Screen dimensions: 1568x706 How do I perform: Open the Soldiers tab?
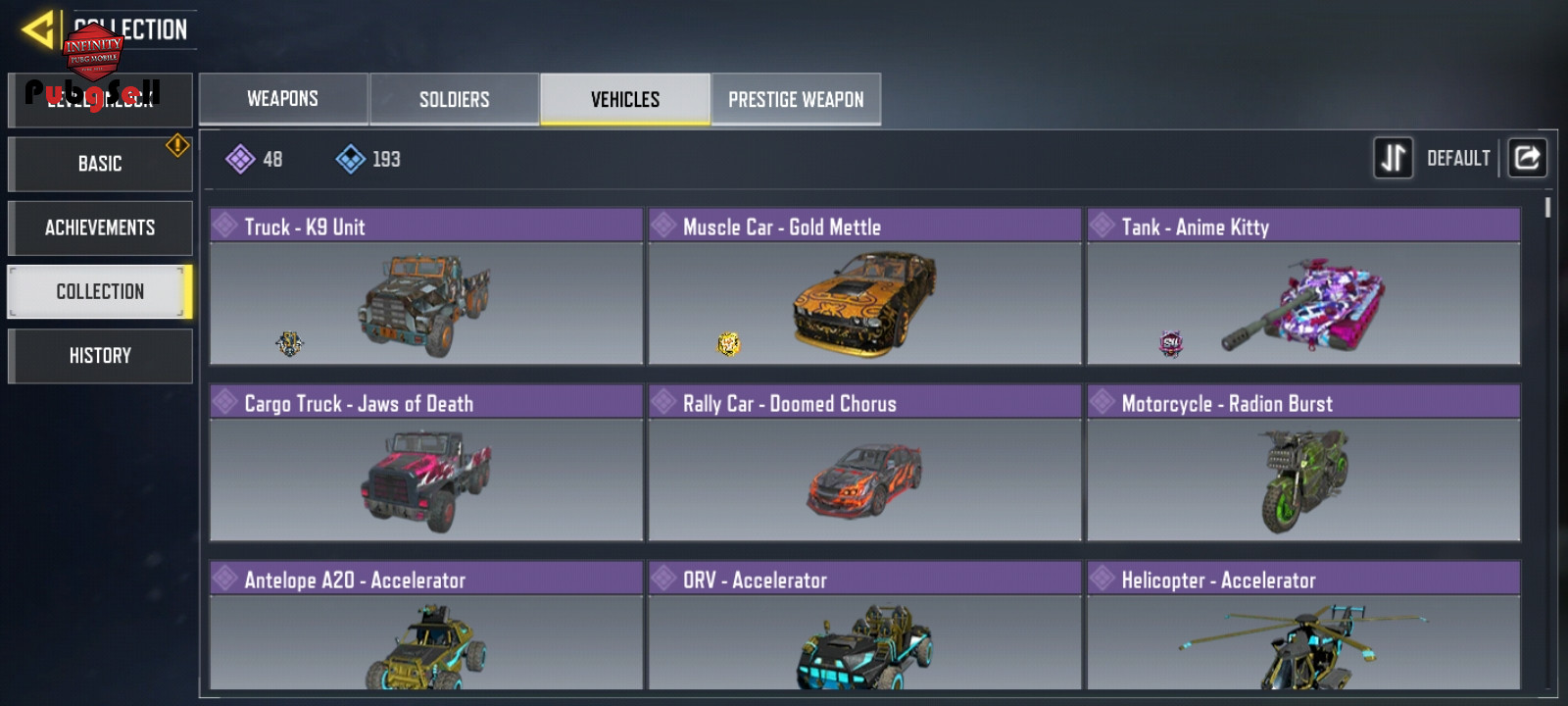(x=455, y=99)
